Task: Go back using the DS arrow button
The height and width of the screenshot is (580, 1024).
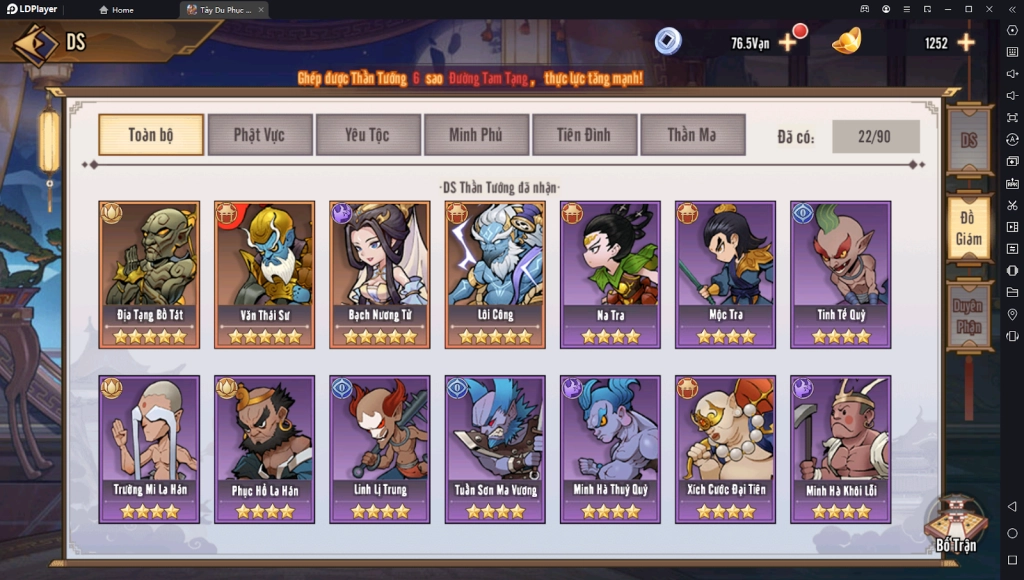Action: coord(35,43)
